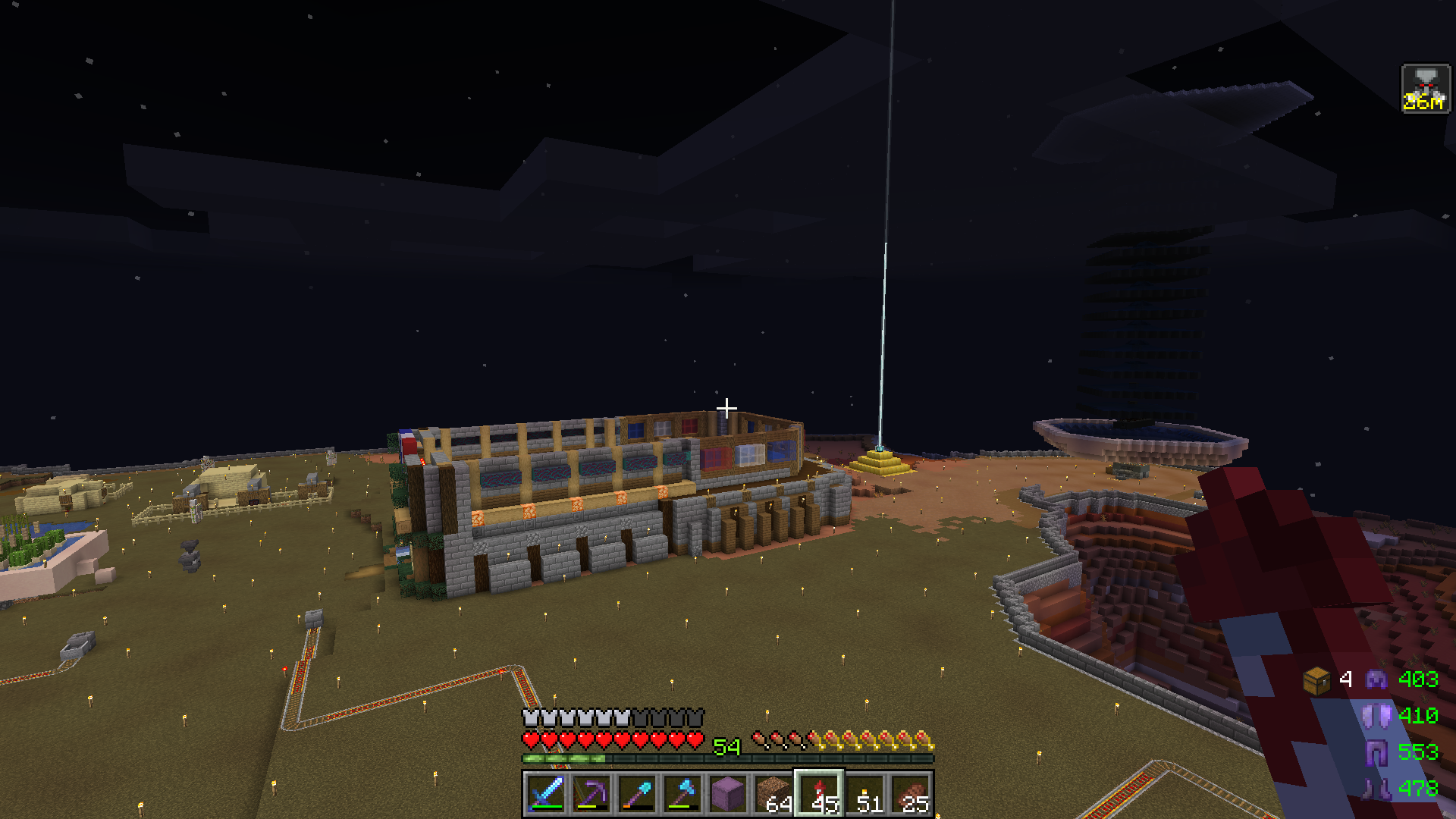Screen dimensions: 1456x819
Task: Choose the diamond shovel in the hotbar
Action: click(637, 794)
